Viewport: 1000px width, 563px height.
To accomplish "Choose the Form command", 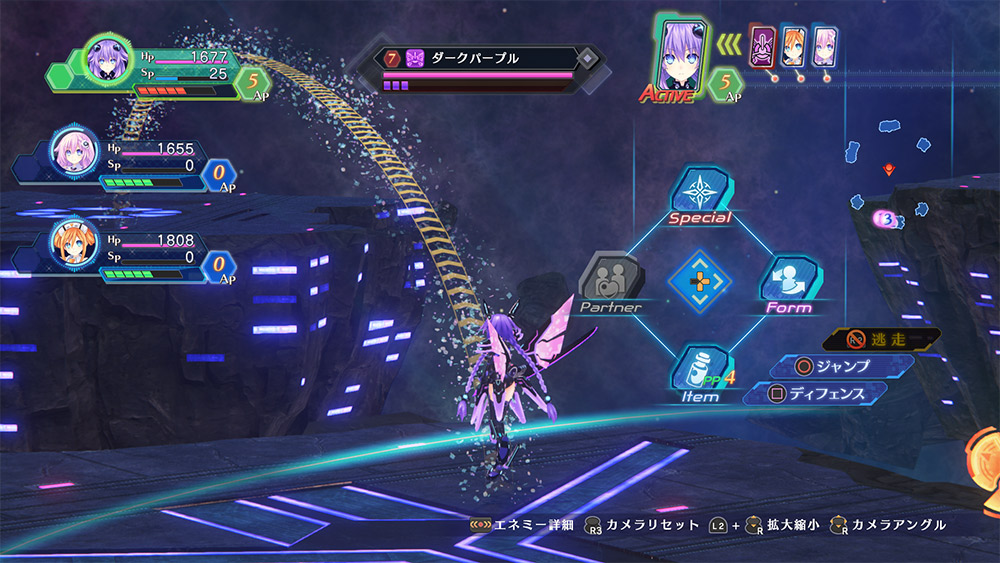I will point(790,284).
